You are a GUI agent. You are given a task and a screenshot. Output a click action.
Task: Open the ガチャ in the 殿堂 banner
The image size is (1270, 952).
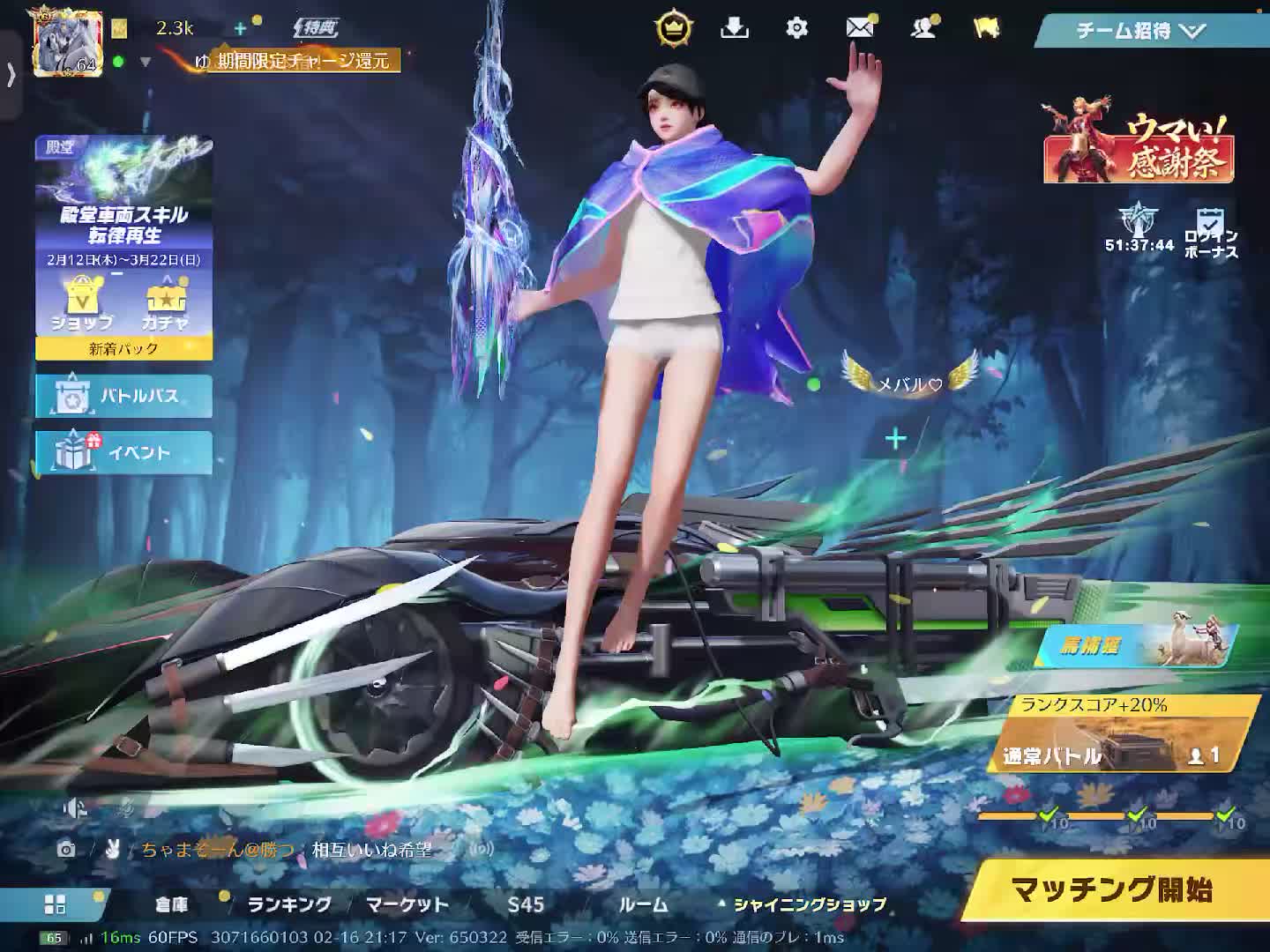(165, 304)
